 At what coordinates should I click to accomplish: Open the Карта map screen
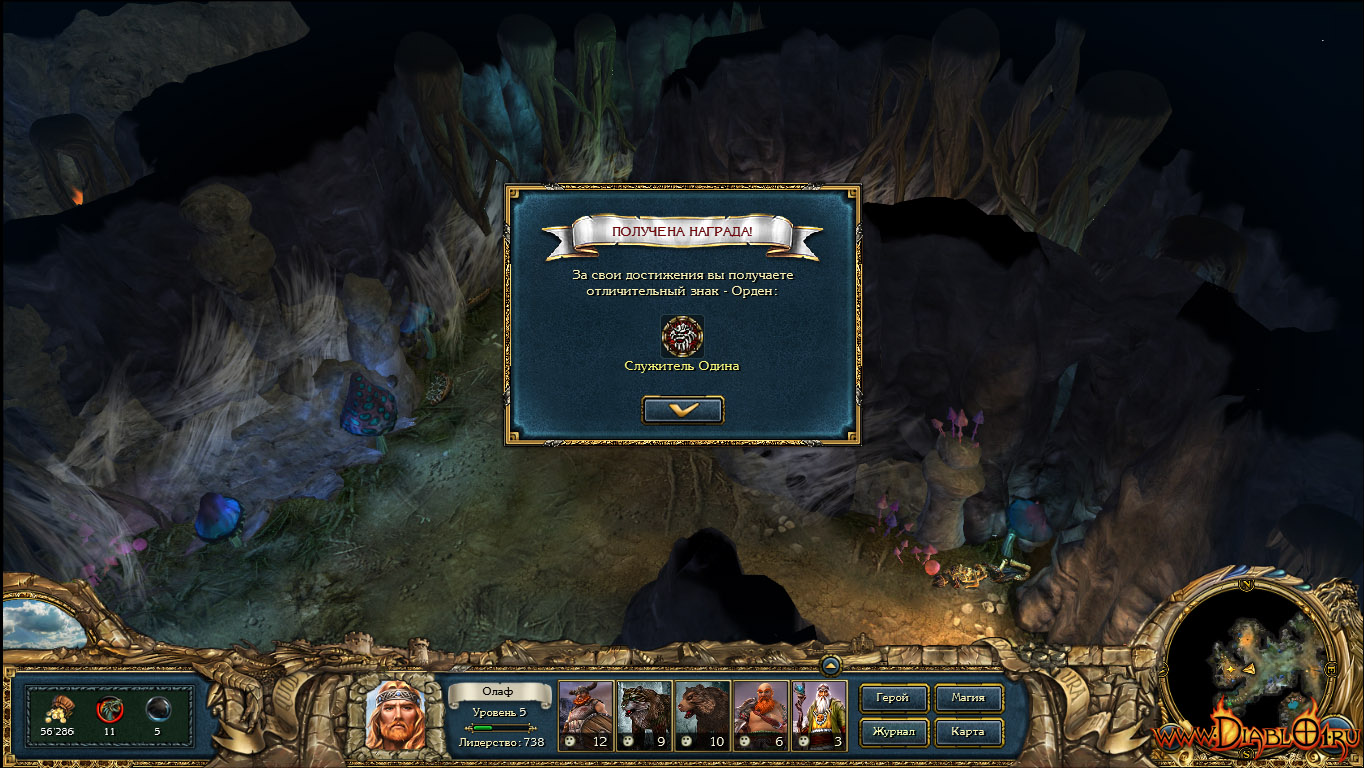(967, 732)
